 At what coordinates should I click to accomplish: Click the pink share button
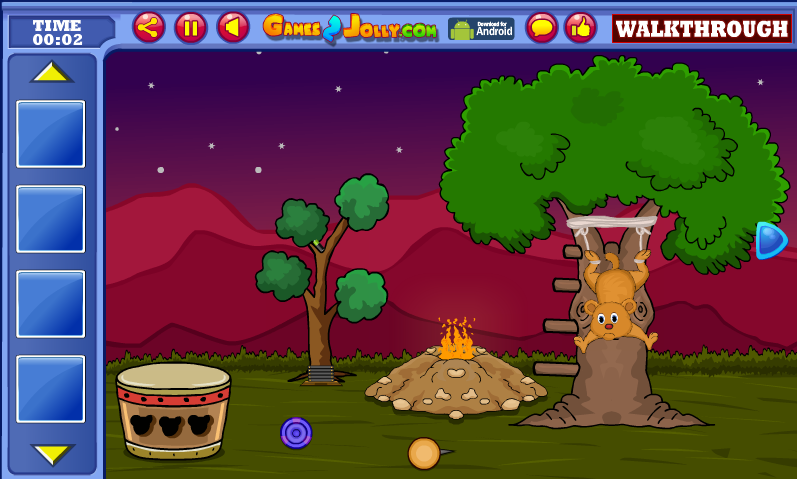(149, 27)
